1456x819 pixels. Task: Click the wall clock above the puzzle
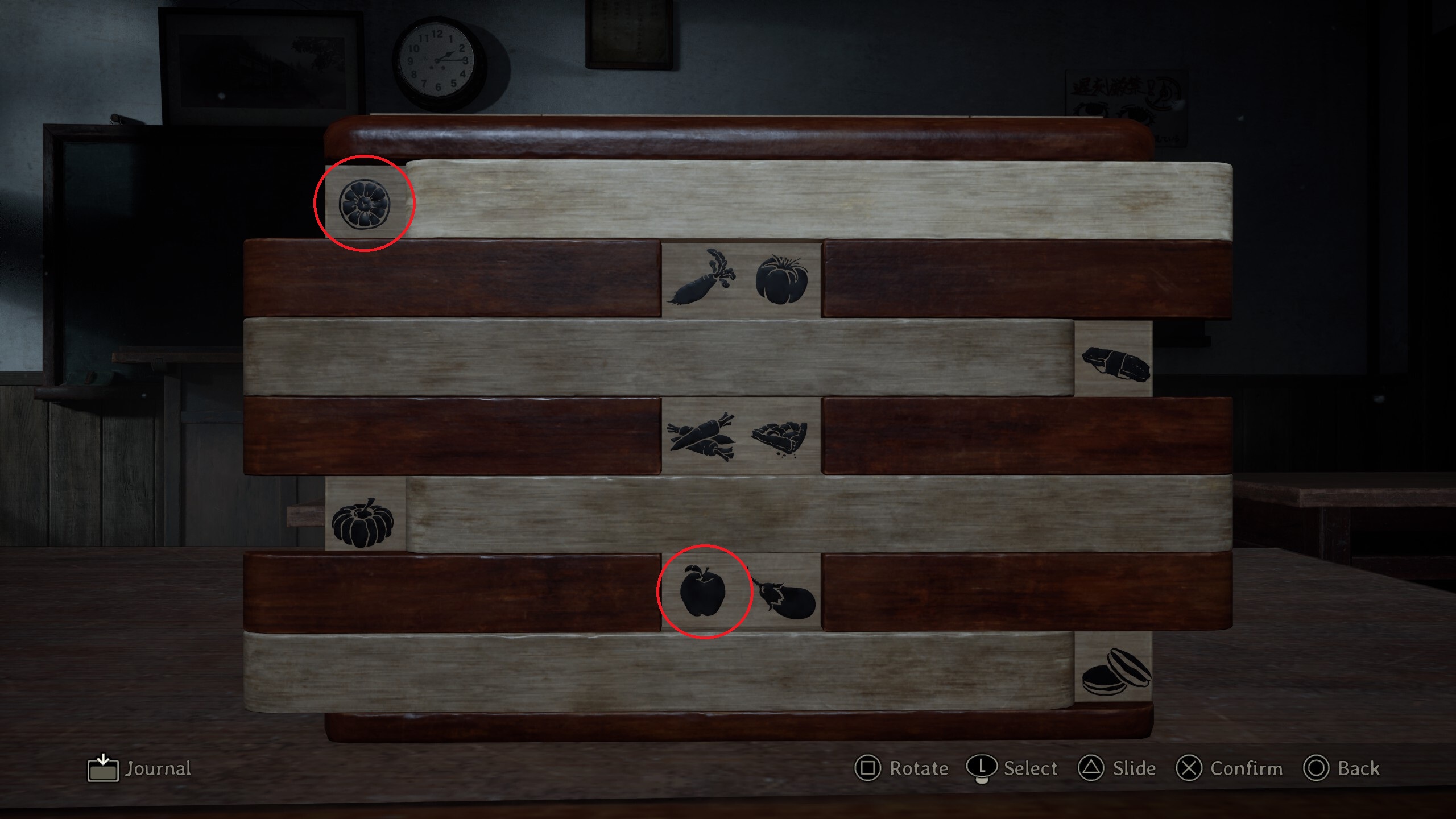(x=438, y=60)
